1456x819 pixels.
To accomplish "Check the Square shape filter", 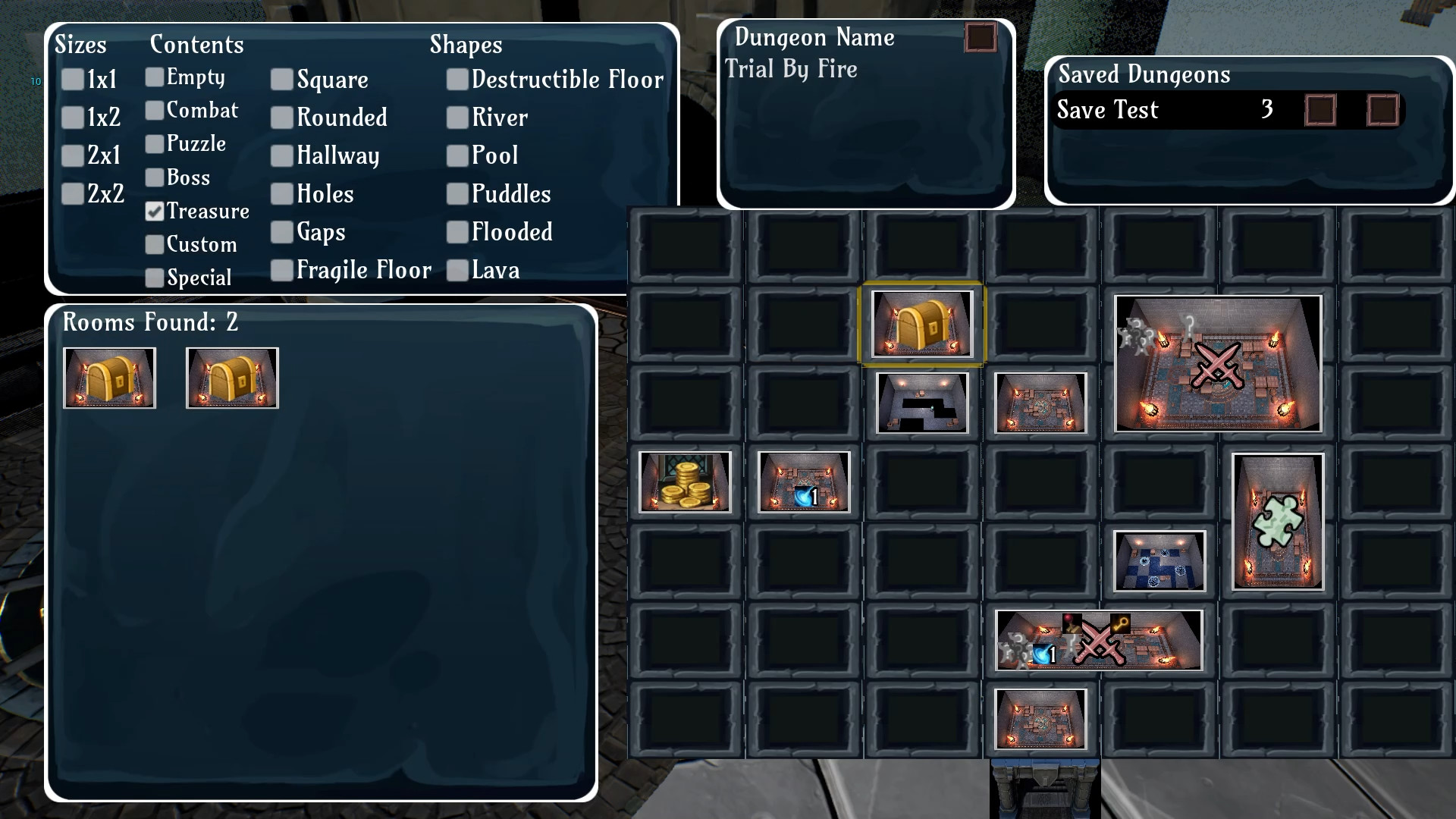I will pyautogui.click(x=281, y=80).
